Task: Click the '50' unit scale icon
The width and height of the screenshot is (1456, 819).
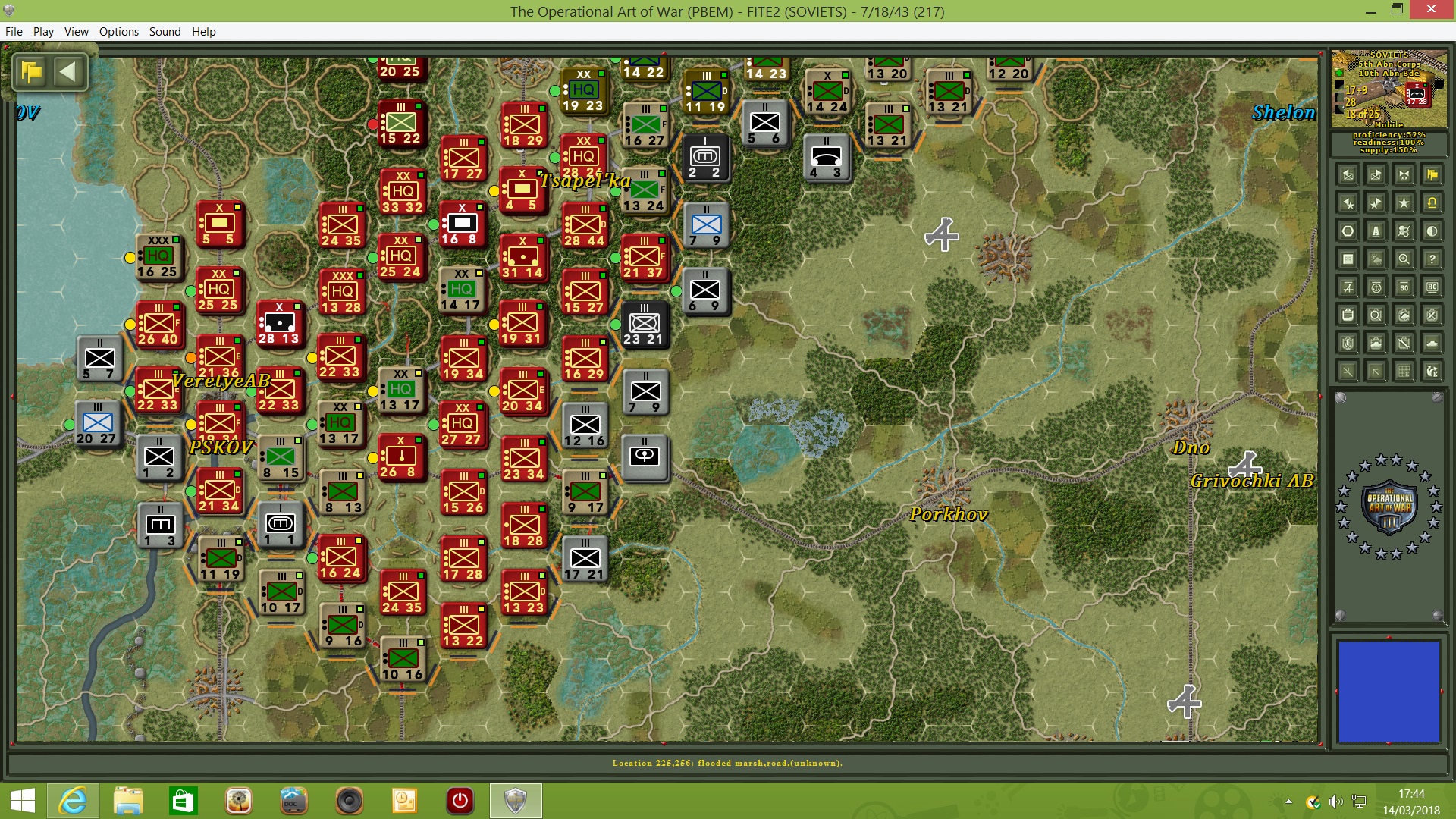Action: 1404,288
